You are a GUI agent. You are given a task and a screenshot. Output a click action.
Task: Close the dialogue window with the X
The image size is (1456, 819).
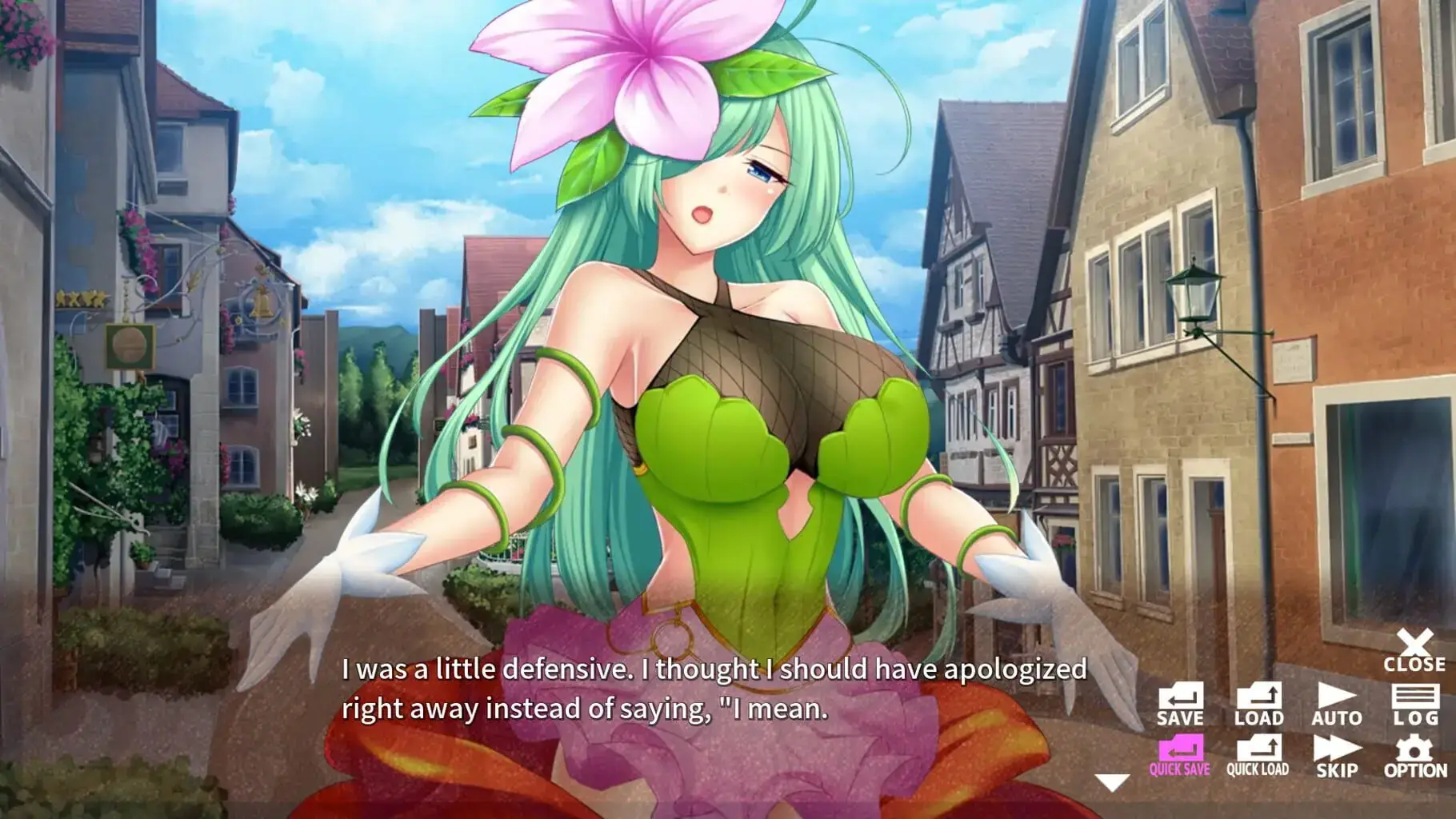[x=1414, y=649]
